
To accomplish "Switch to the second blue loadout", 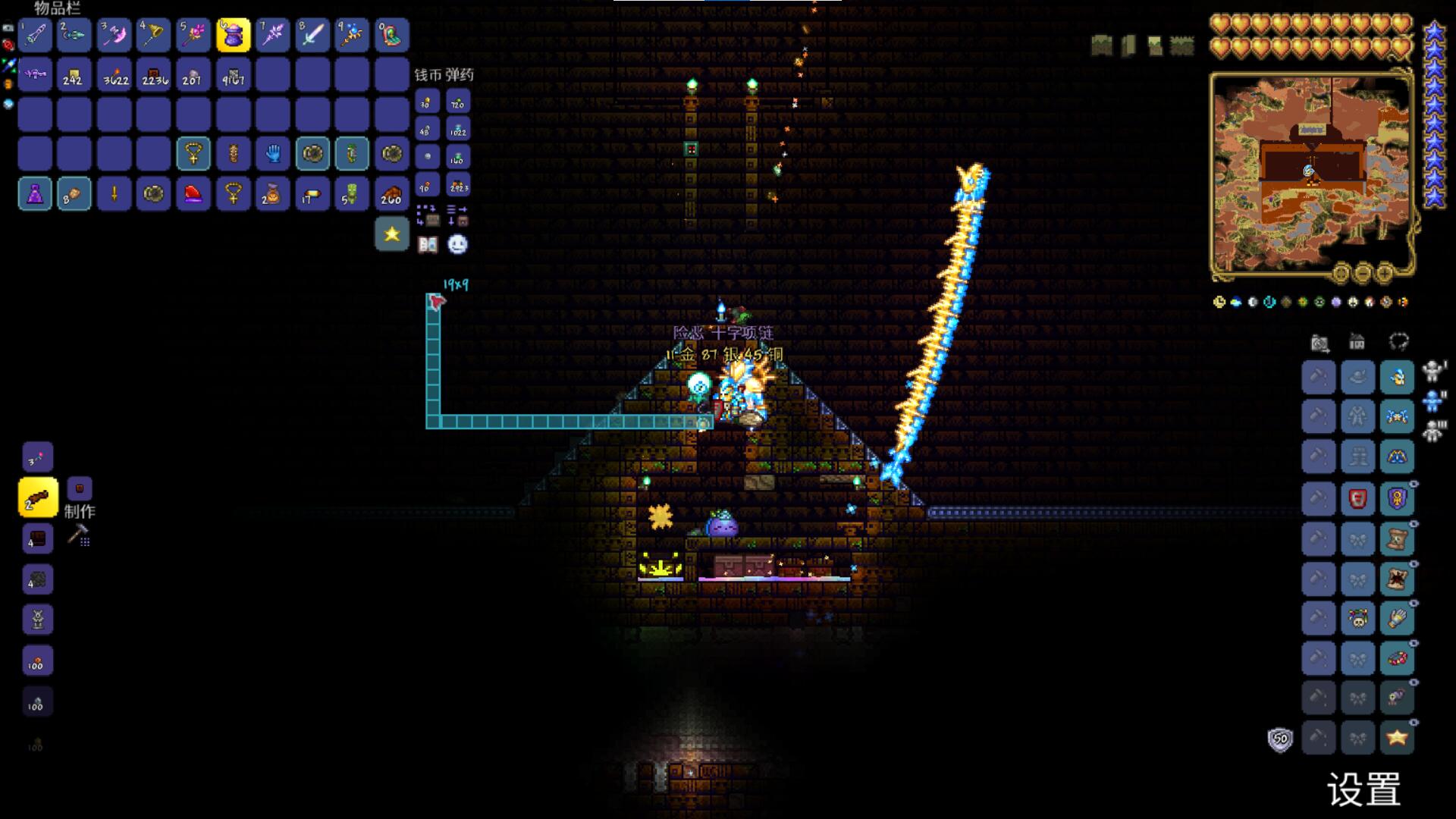I will [1433, 400].
